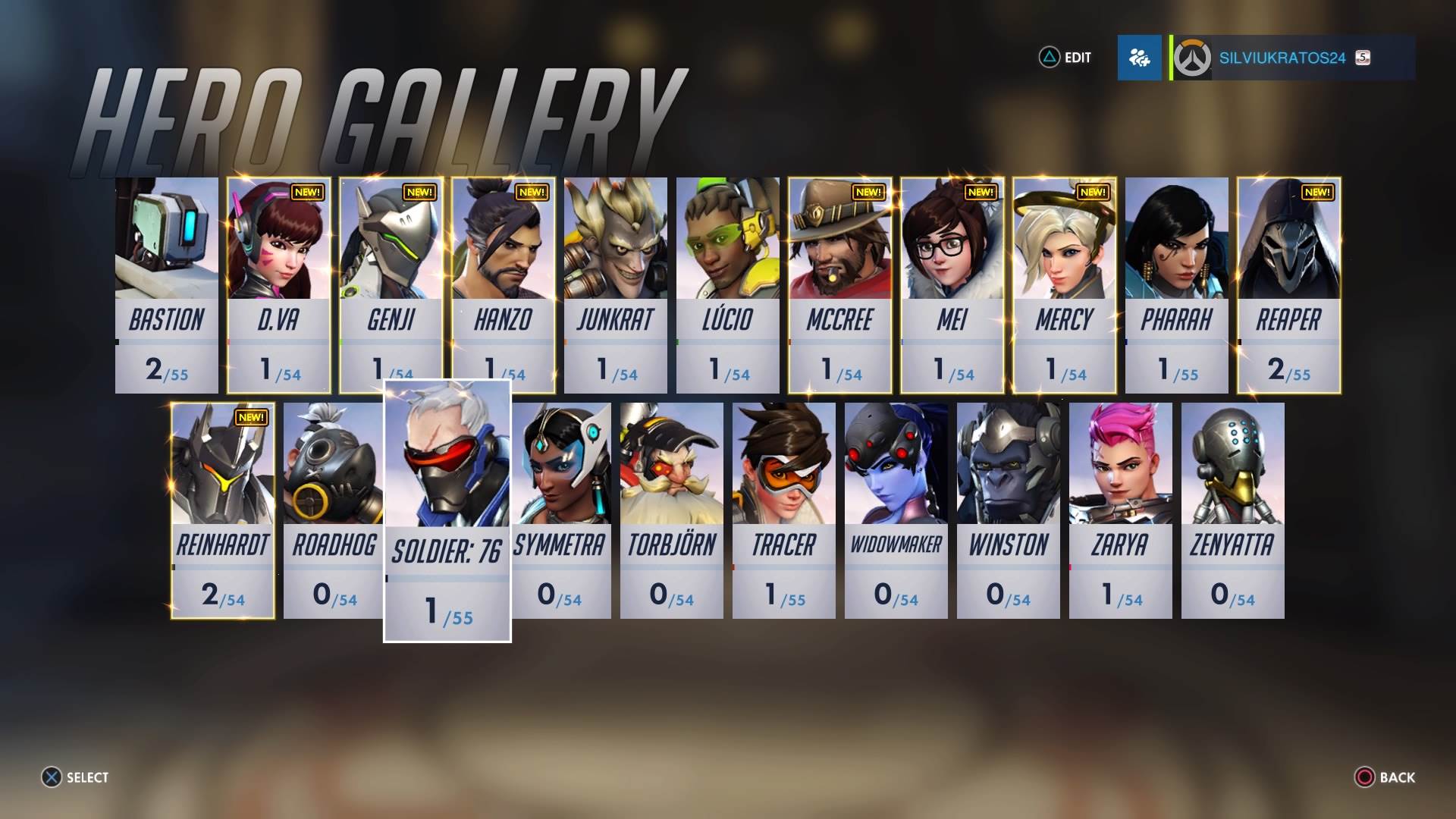
Task: Select the Bastion hero card
Action: pos(167,285)
